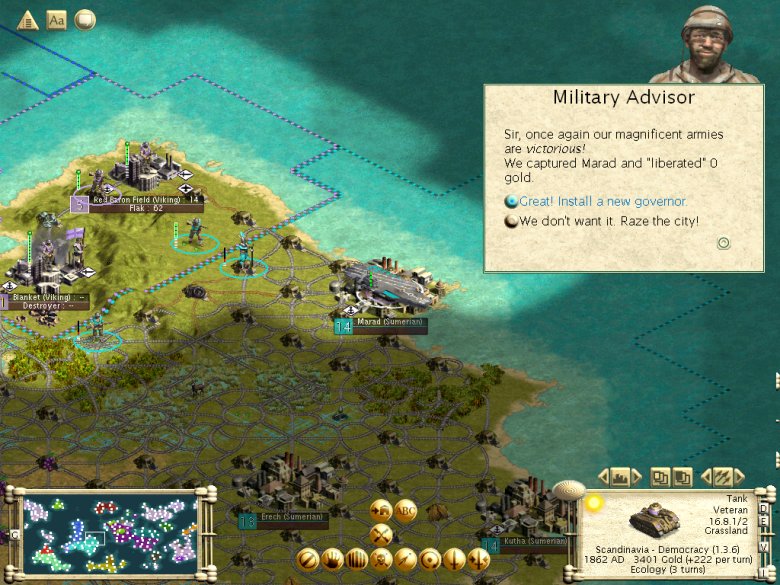
Task: Confirm the Military Advisor dialog with the round button
Action: (724, 243)
